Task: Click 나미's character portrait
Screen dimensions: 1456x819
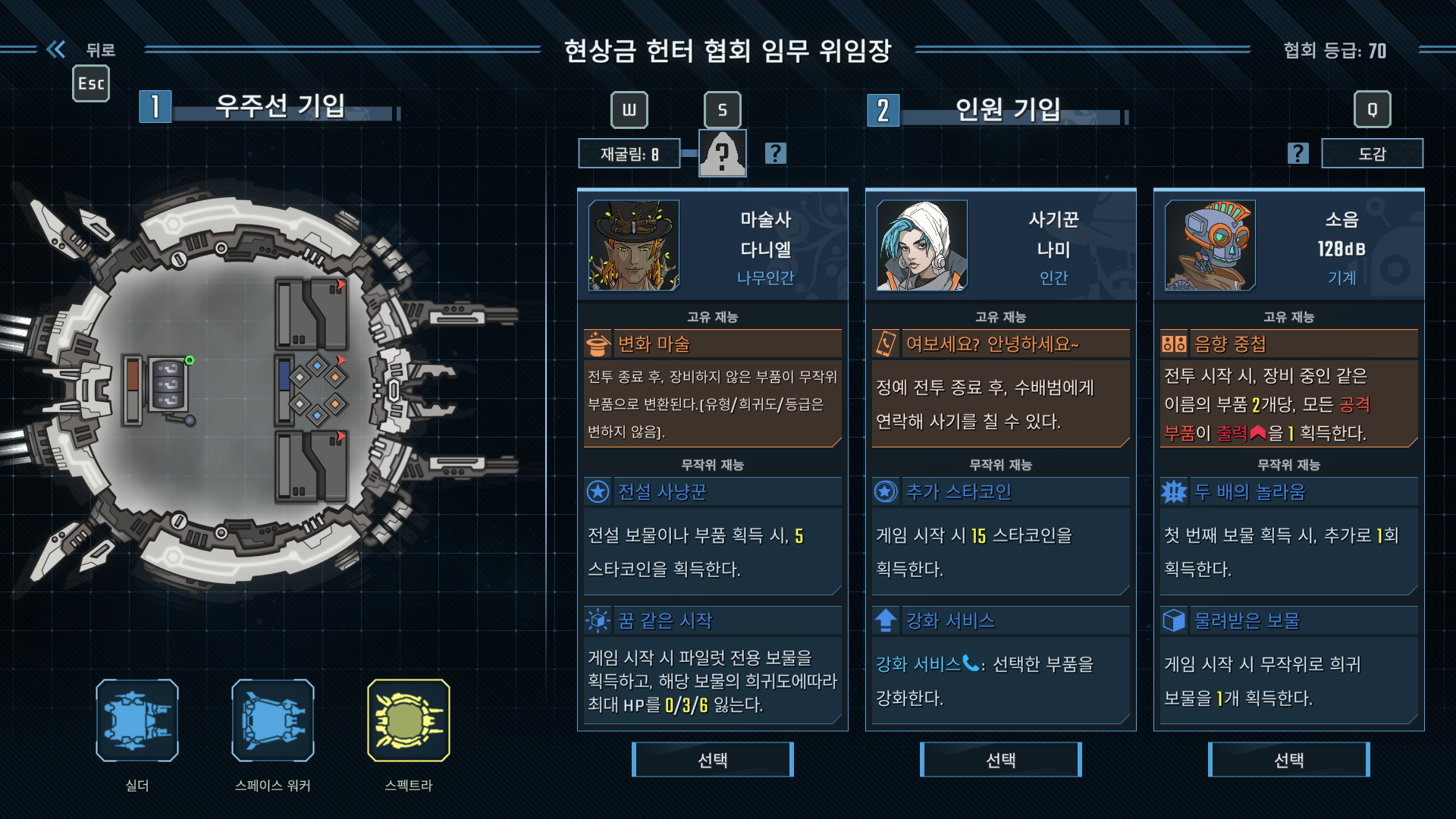Action: click(922, 246)
